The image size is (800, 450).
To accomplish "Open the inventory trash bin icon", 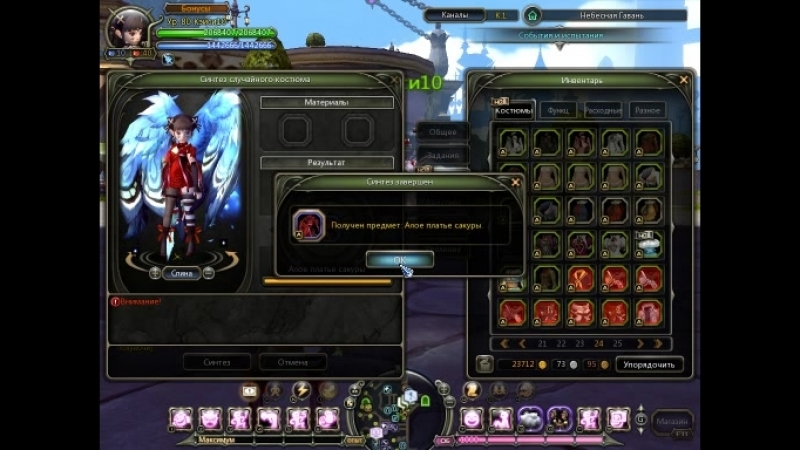I will (485, 364).
